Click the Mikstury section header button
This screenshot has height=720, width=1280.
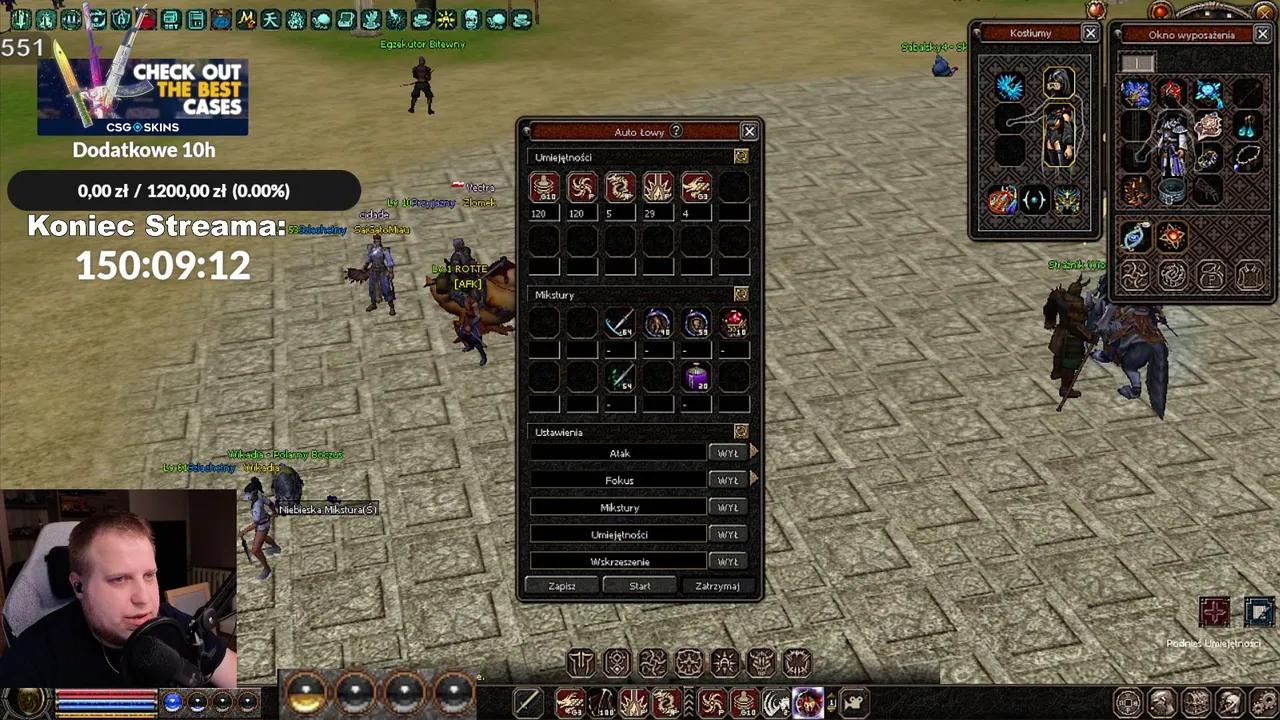[x=741, y=294]
